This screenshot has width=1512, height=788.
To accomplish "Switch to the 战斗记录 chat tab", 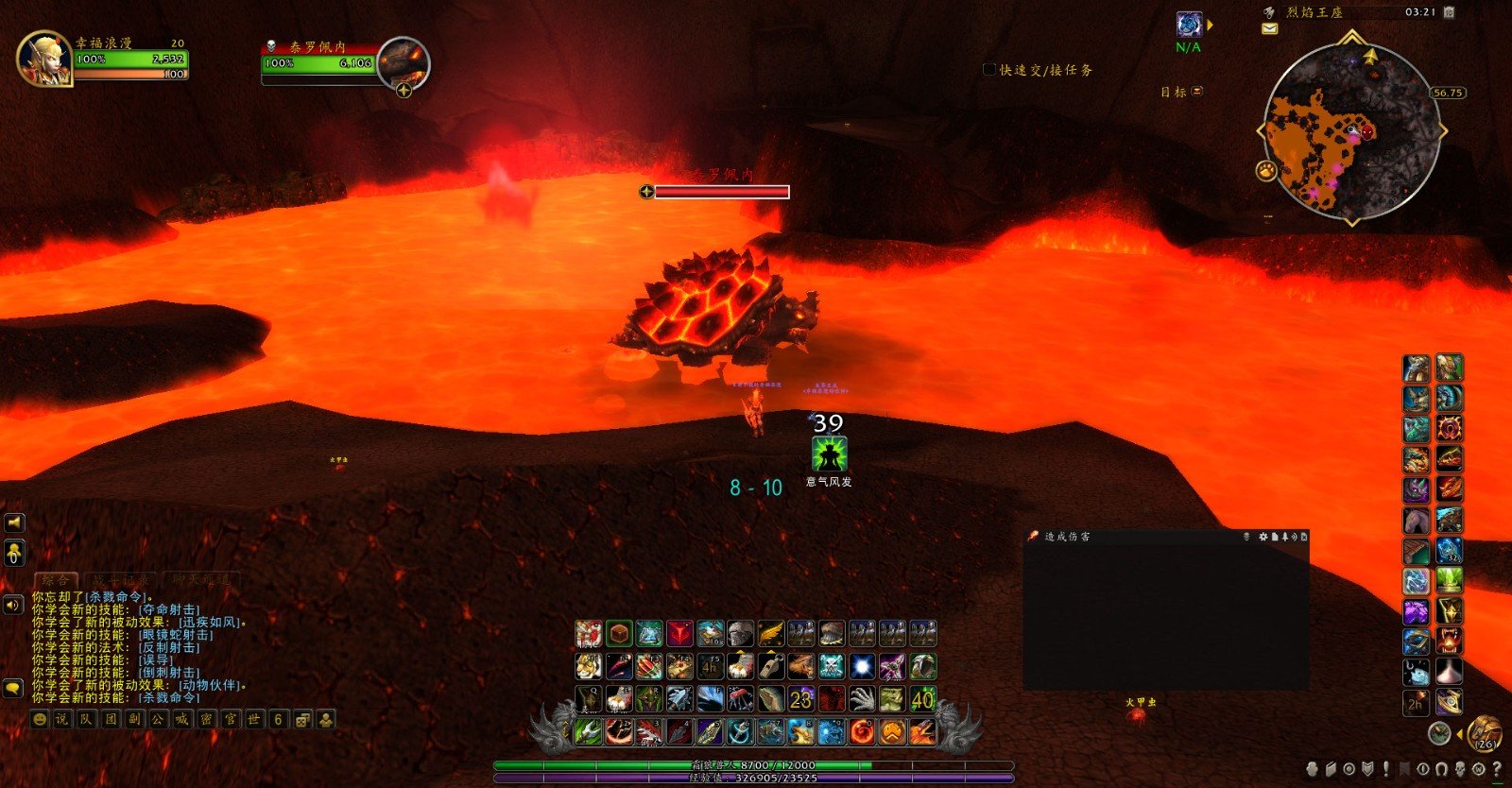I will [x=121, y=579].
